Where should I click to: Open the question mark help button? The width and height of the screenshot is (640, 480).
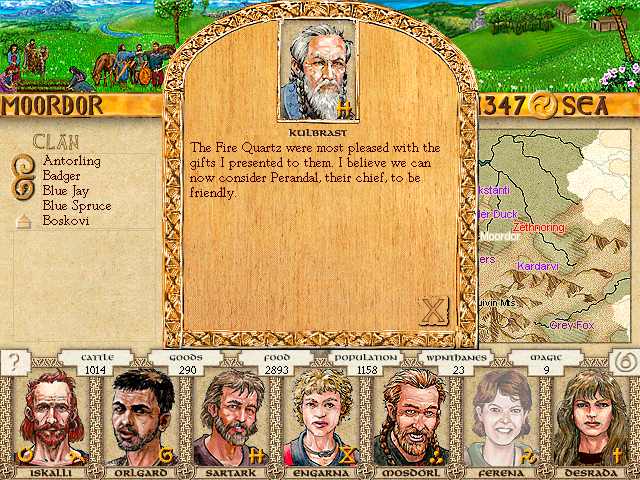click(x=15, y=362)
